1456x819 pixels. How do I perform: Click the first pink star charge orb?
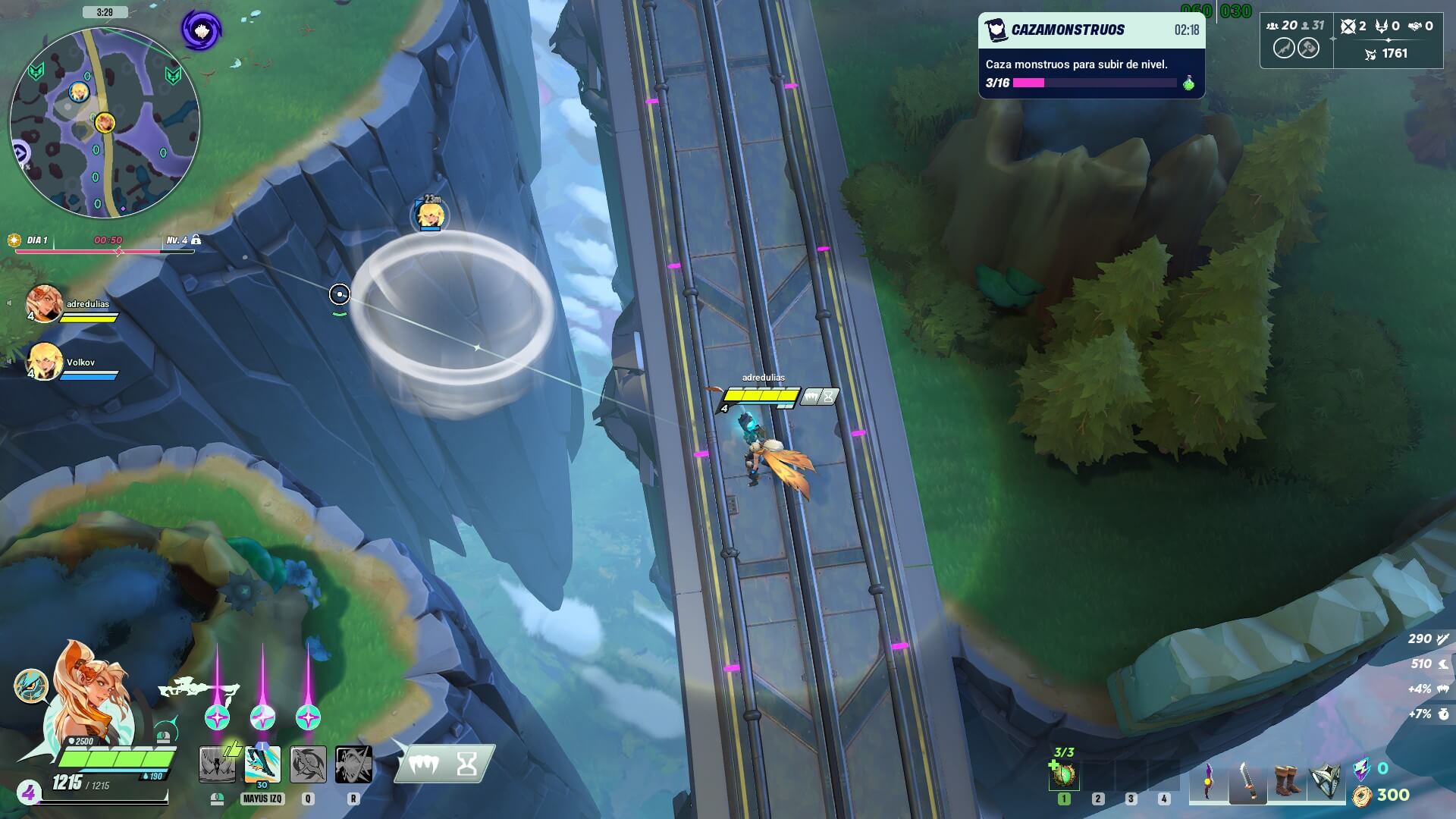click(x=218, y=717)
